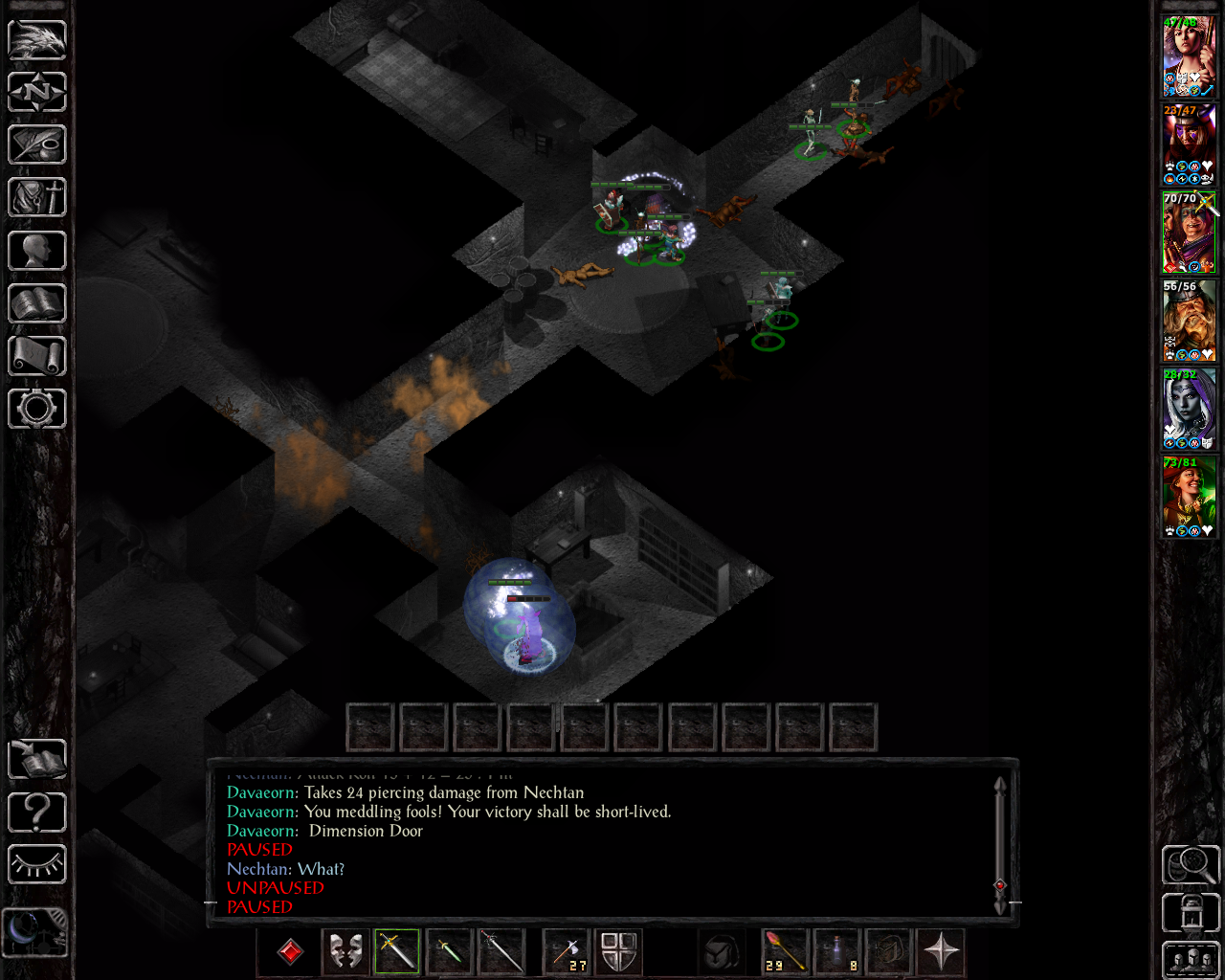Viewport: 1225px width, 980px height.
Task: Use the potion quick item with 8
Action: 837,952
